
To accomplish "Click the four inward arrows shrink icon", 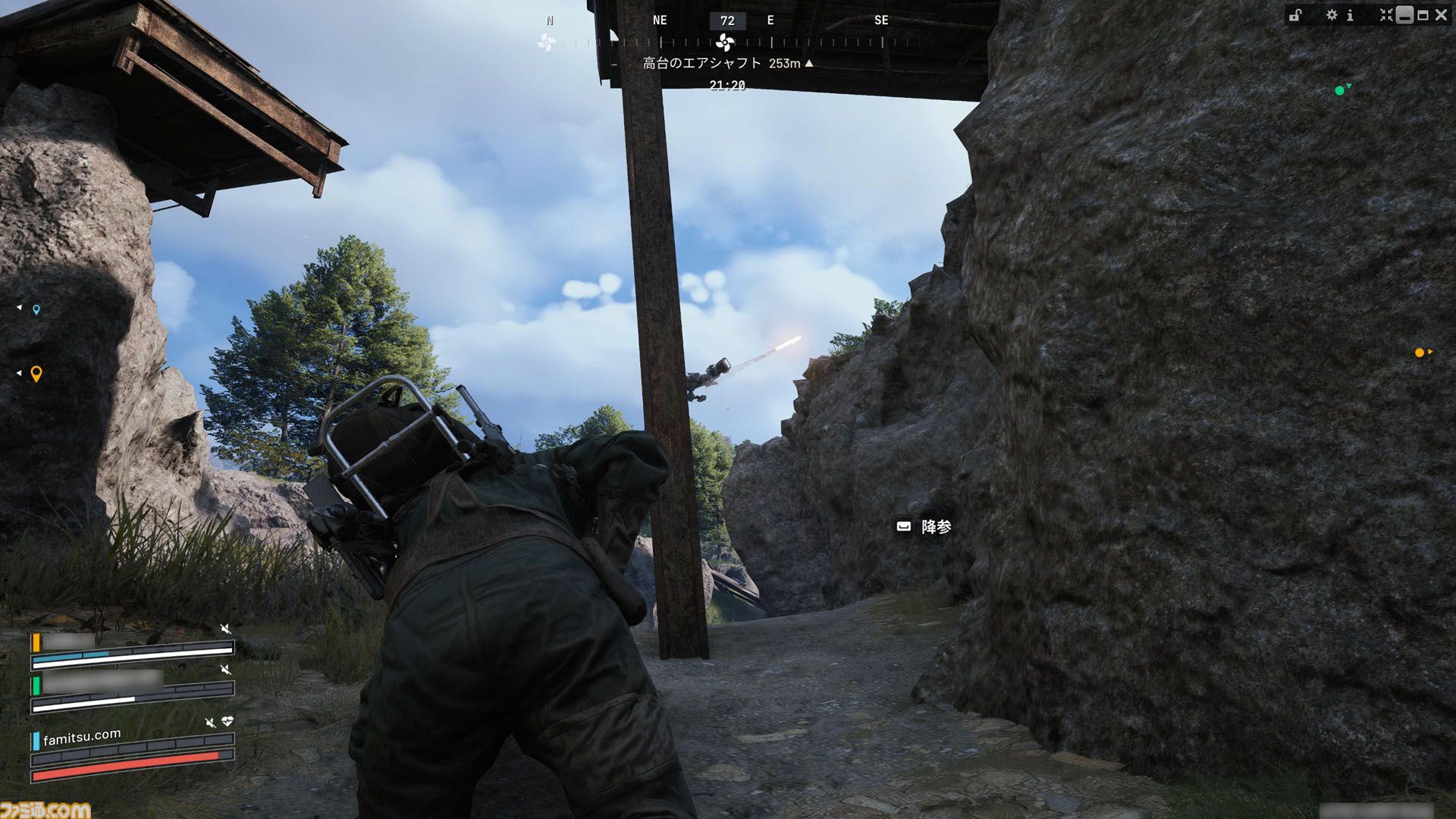I will pos(1386,15).
